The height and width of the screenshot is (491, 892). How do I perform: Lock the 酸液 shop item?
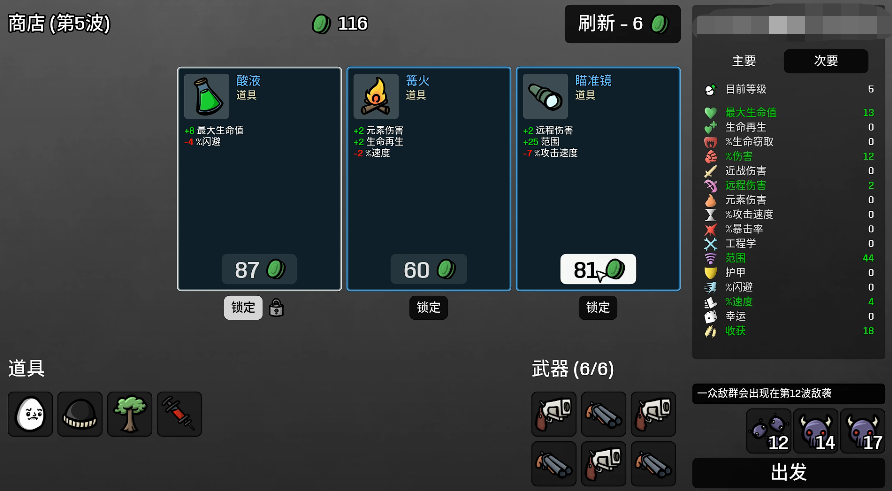tap(243, 308)
